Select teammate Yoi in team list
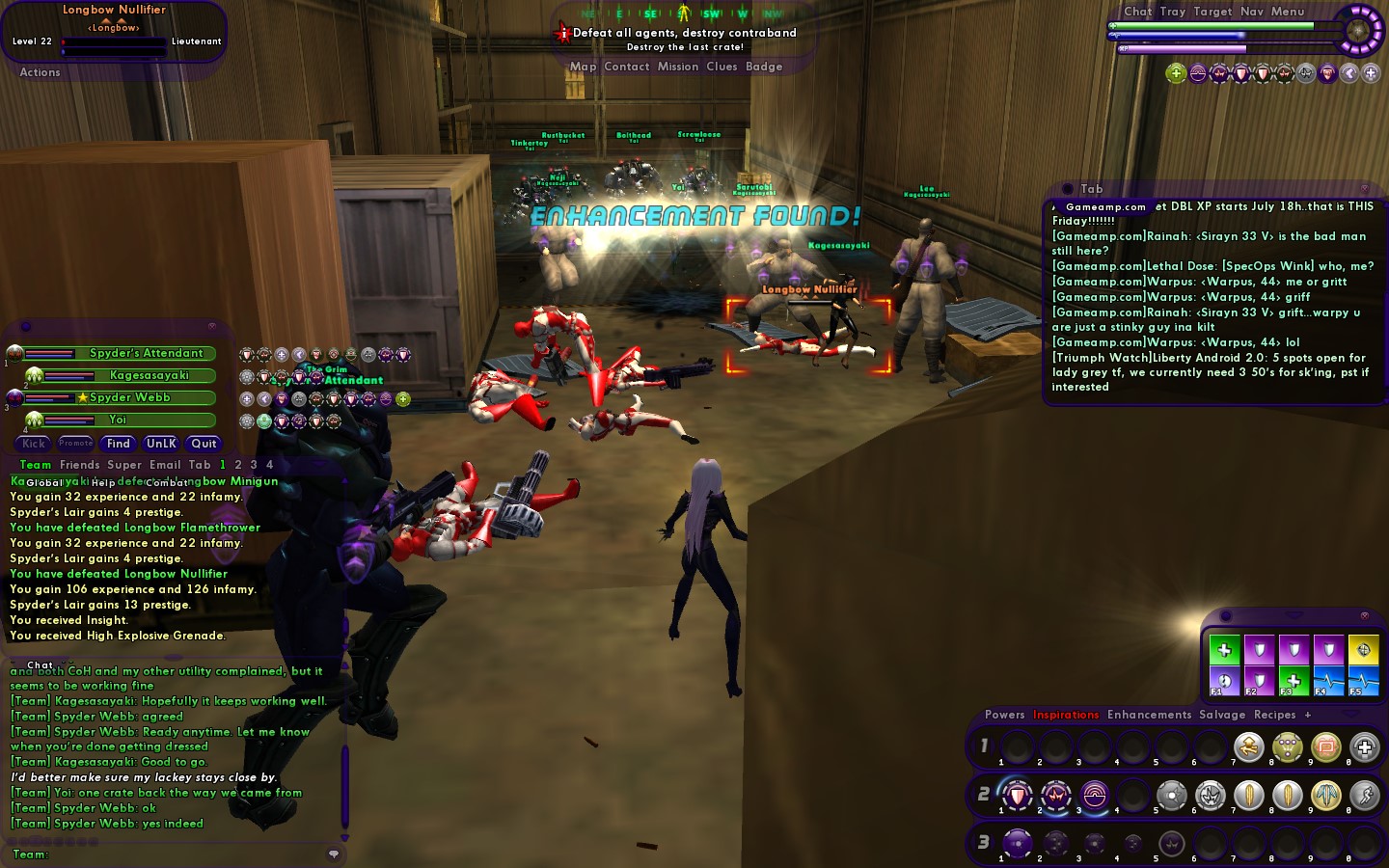Image resolution: width=1389 pixels, height=868 pixels. 118,420
